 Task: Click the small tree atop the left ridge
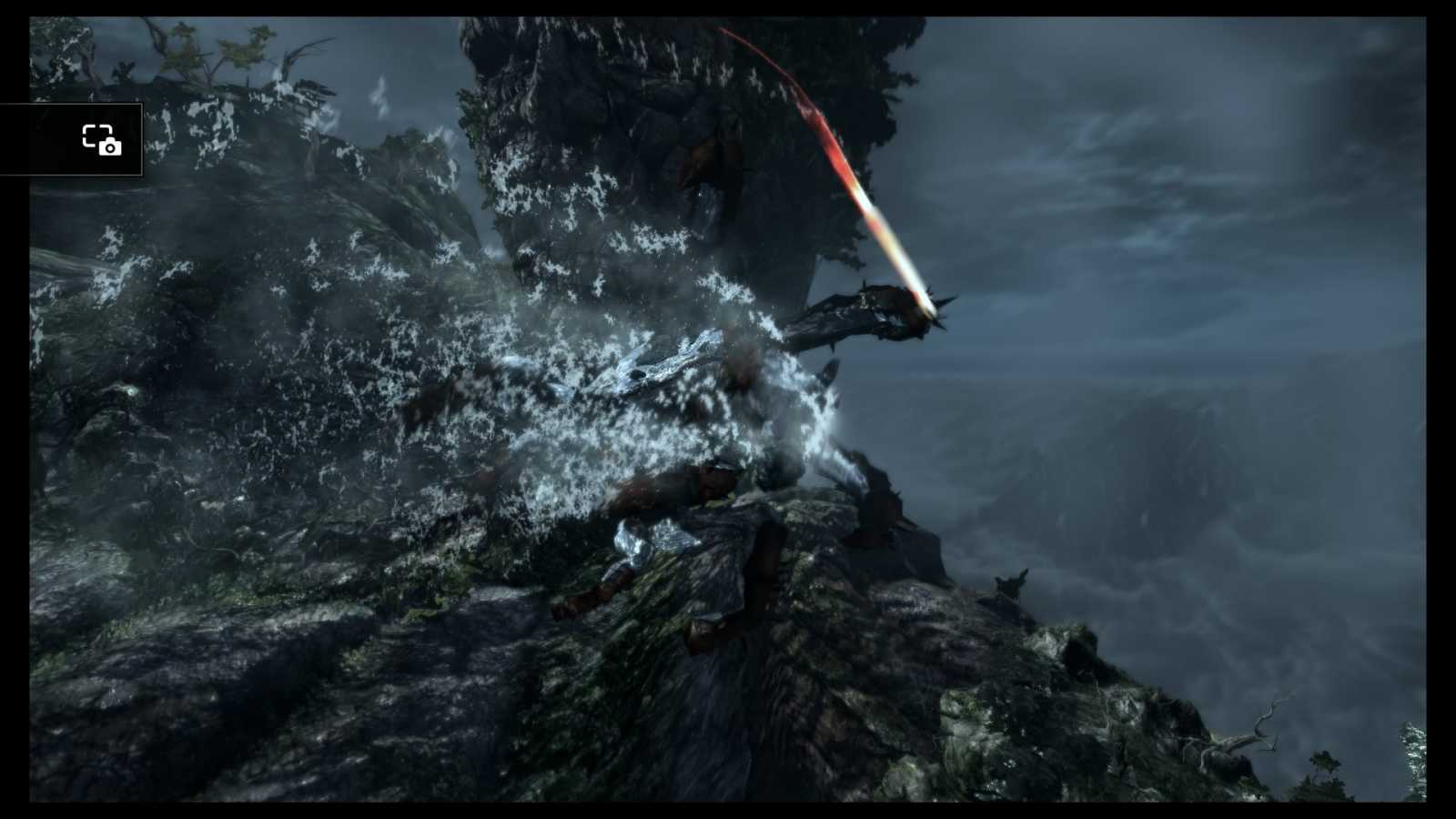pos(209,50)
